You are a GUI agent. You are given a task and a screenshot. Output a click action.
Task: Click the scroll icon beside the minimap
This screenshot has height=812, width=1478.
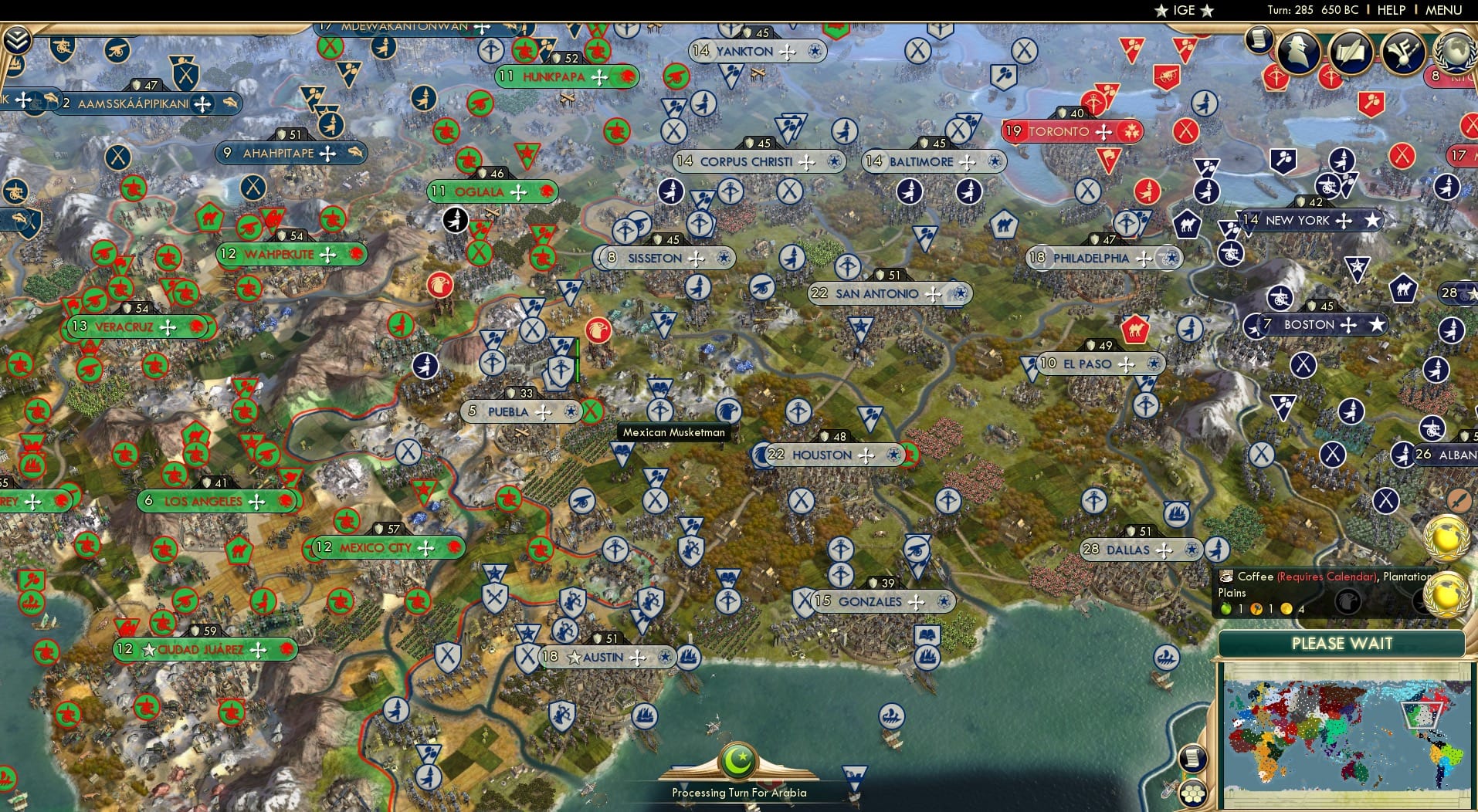1192,758
